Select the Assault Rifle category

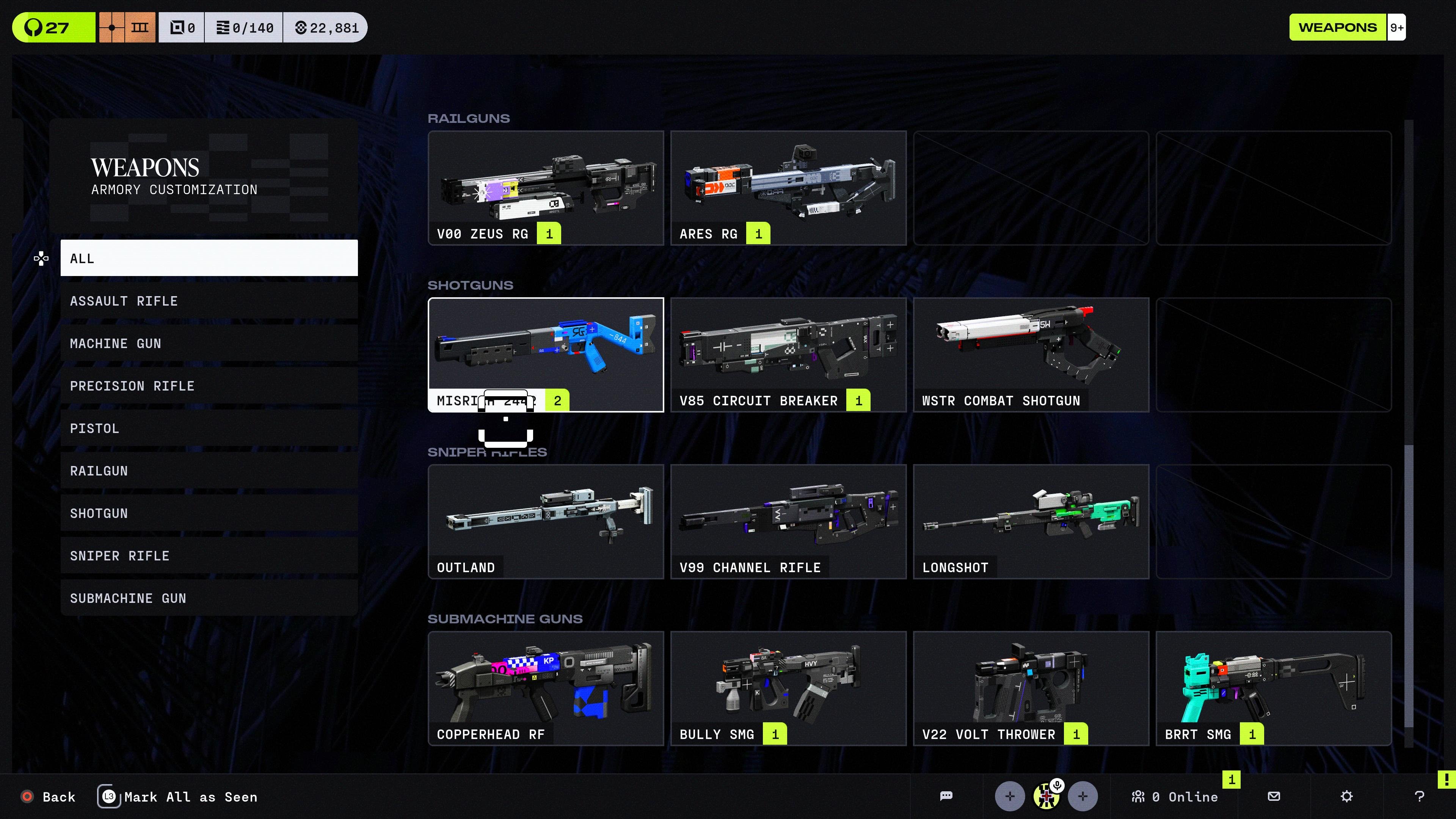pos(209,301)
